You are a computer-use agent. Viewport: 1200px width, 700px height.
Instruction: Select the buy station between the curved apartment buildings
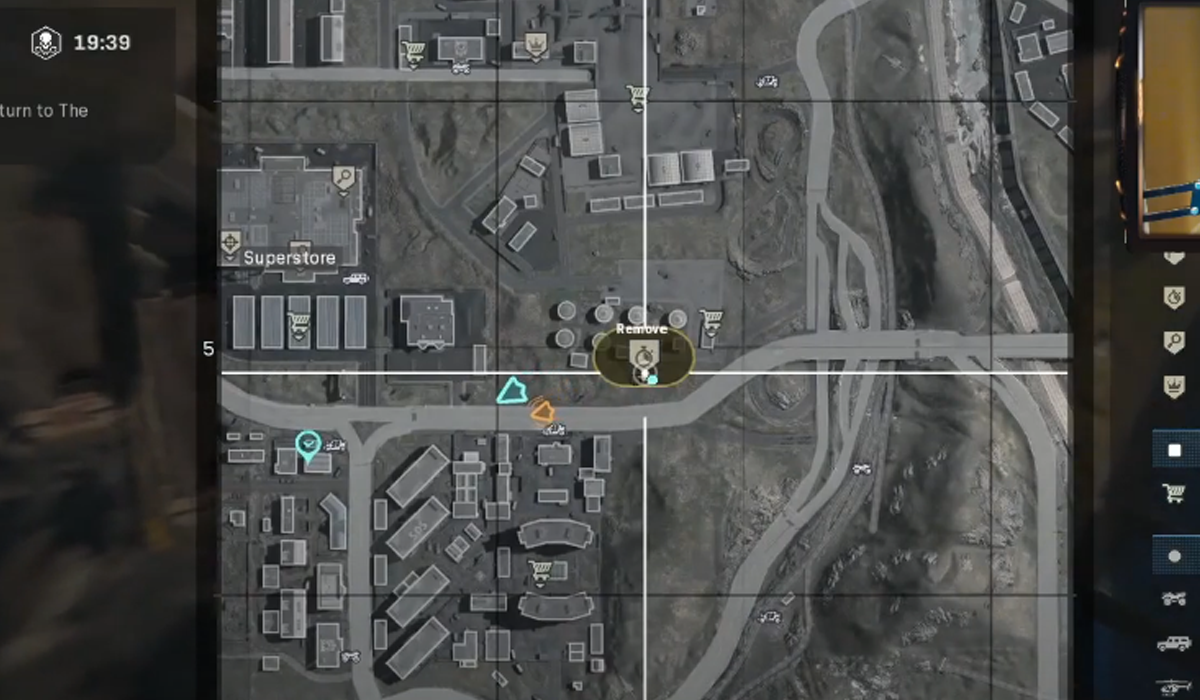[x=541, y=570]
